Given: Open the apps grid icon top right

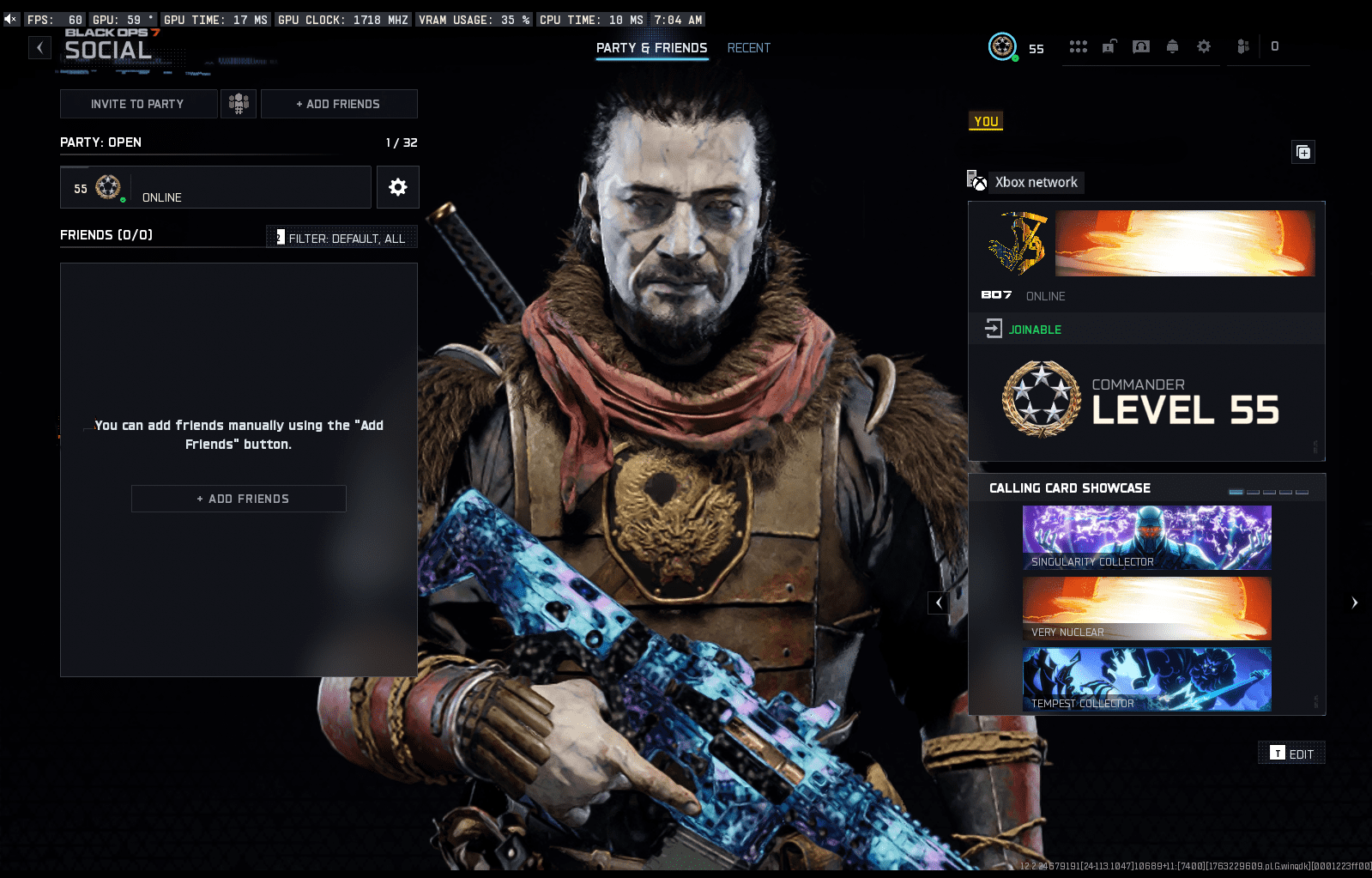Looking at the screenshot, I should pos(1079,46).
